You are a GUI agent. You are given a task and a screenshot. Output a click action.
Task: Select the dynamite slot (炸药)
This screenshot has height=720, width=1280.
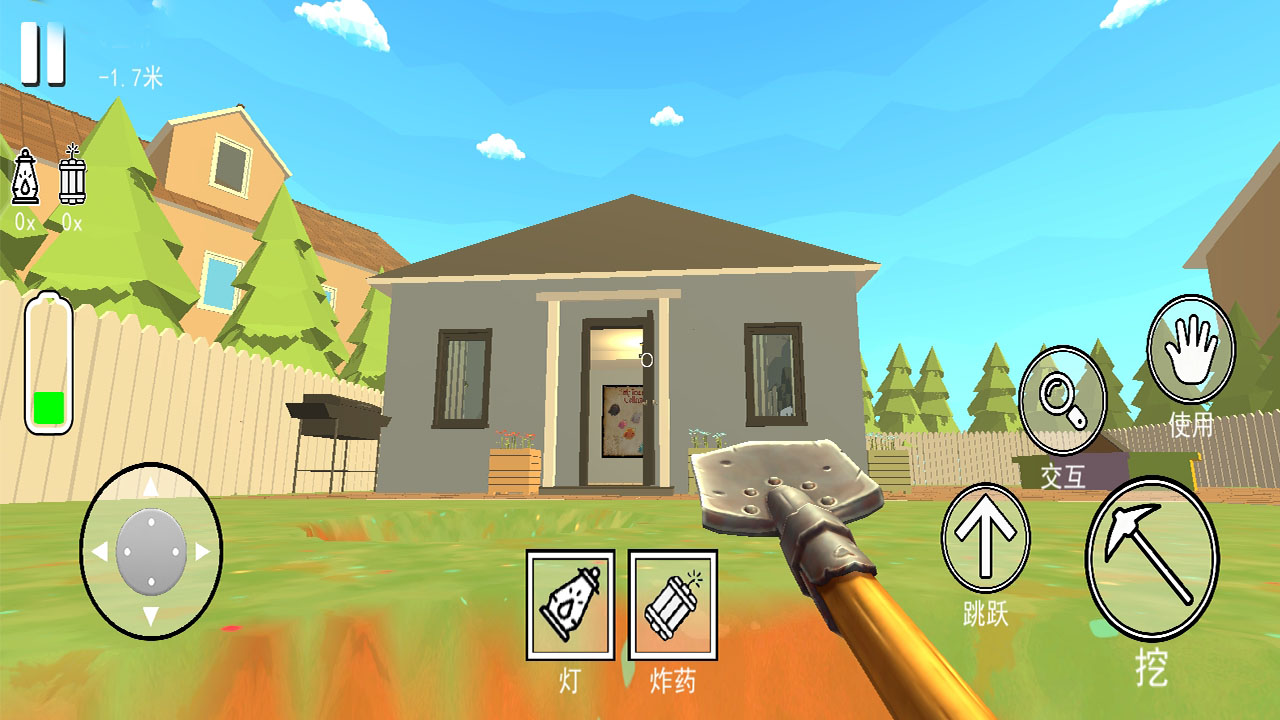pyautogui.click(x=672, y=604)
